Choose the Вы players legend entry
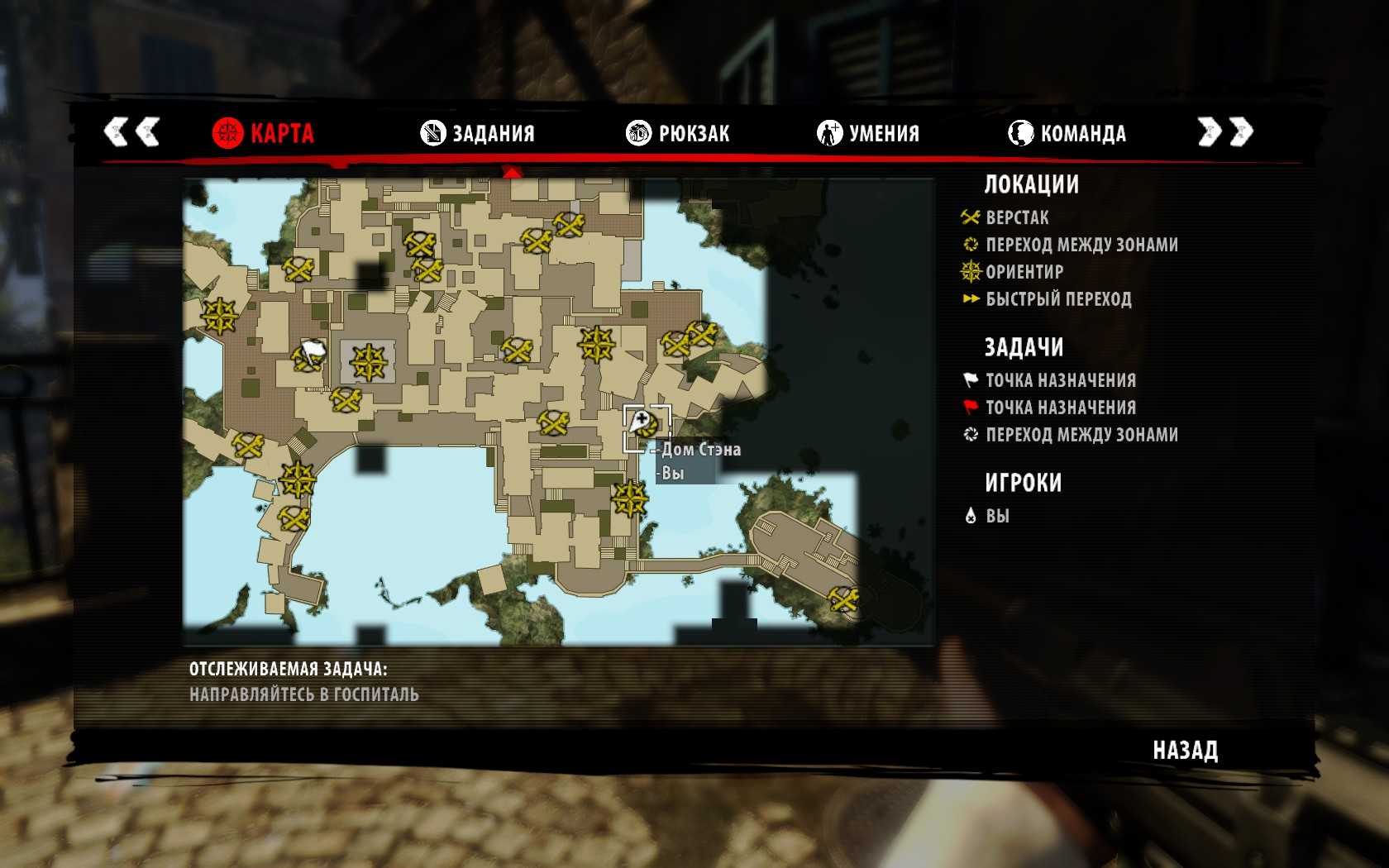The width and height of the screenshot is (1389, 868). click(996, 516)
